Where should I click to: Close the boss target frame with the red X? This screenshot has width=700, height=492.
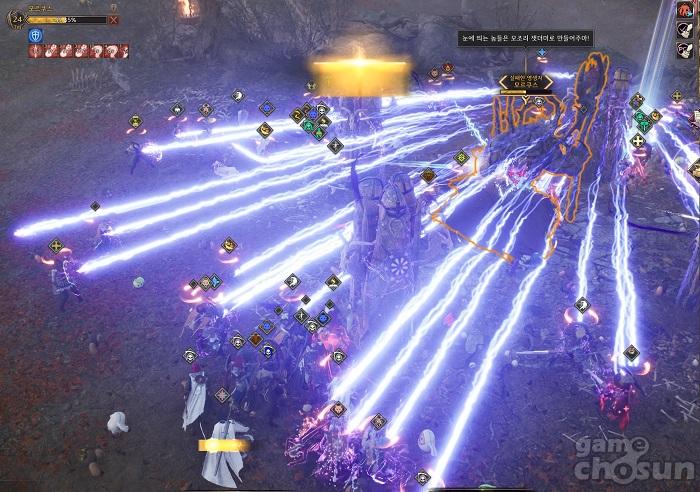[x=113, y=19]
